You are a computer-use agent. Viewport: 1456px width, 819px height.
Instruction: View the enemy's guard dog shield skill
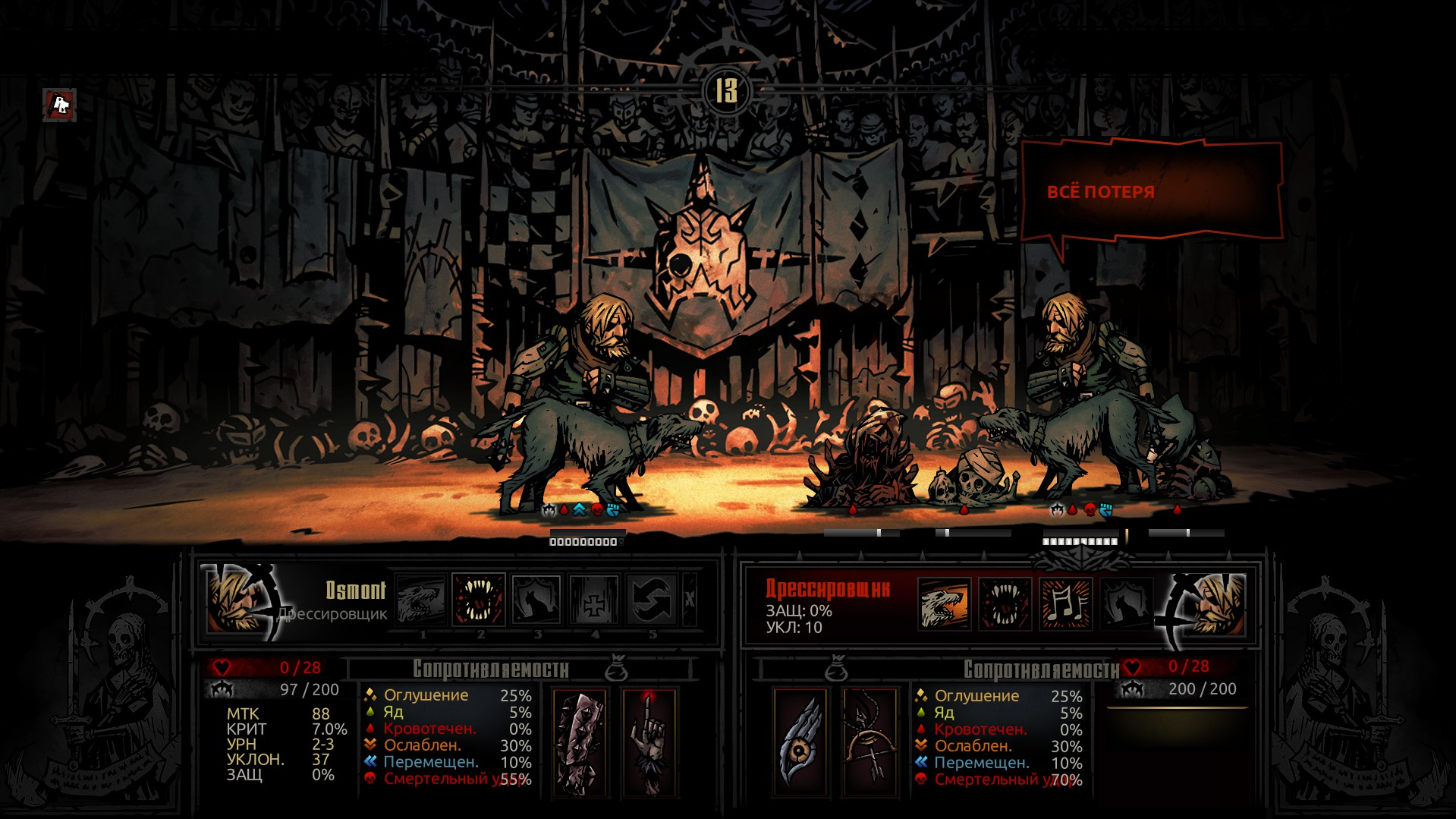pos(1127,604)
